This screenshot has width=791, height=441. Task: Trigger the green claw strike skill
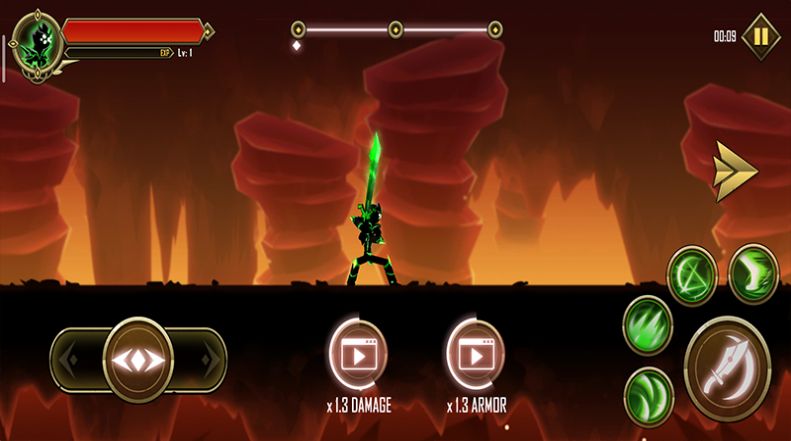[x=647, y=326]
